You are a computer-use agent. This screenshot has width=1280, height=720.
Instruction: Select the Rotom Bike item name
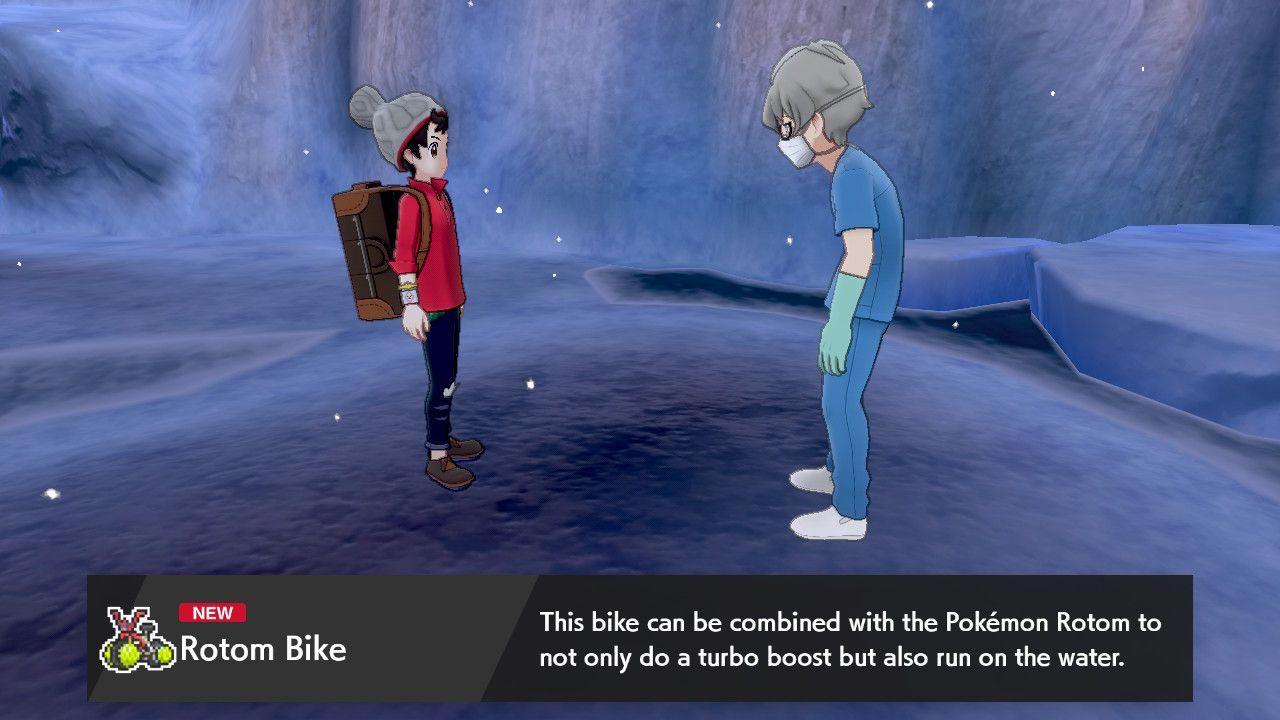click(x=263, y=650)
